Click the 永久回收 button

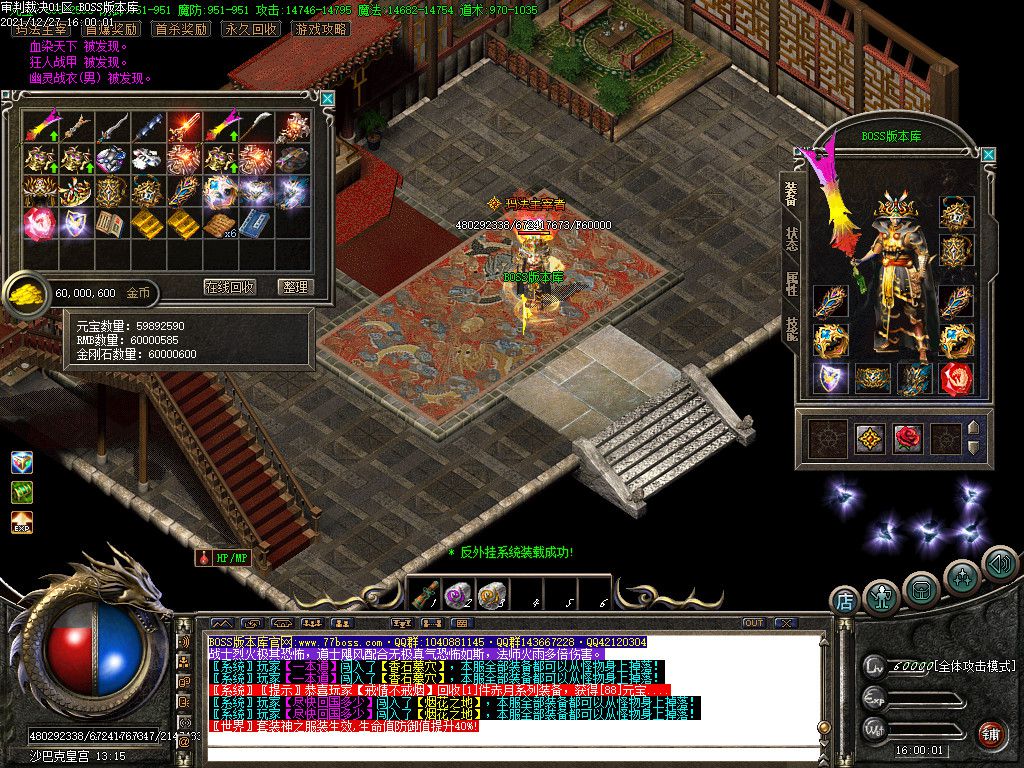[250, 29]
